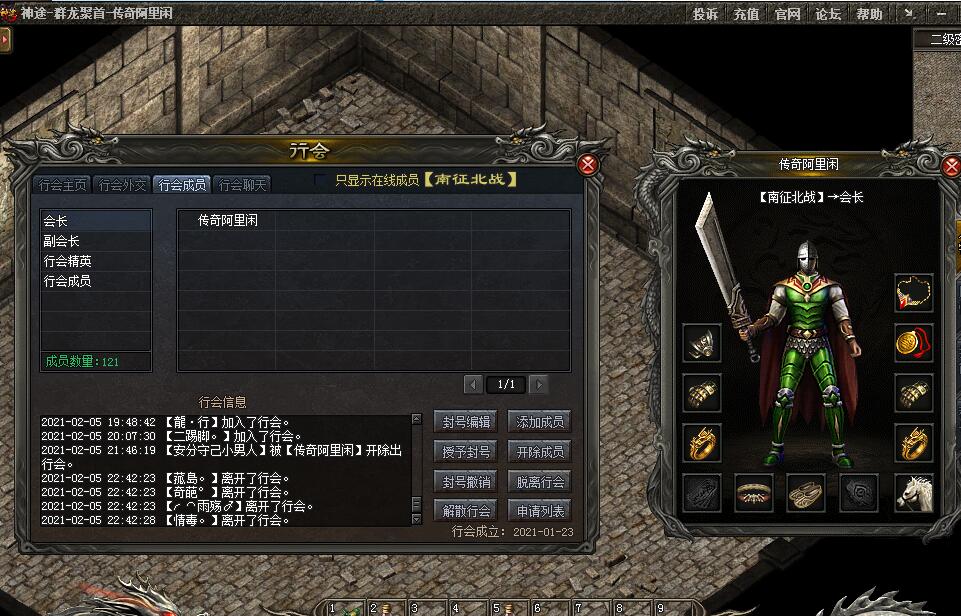The width and height of the screenshot is (961, 616).
Task: Choose the 行会精英 rank category
Action: pos(68,261)
